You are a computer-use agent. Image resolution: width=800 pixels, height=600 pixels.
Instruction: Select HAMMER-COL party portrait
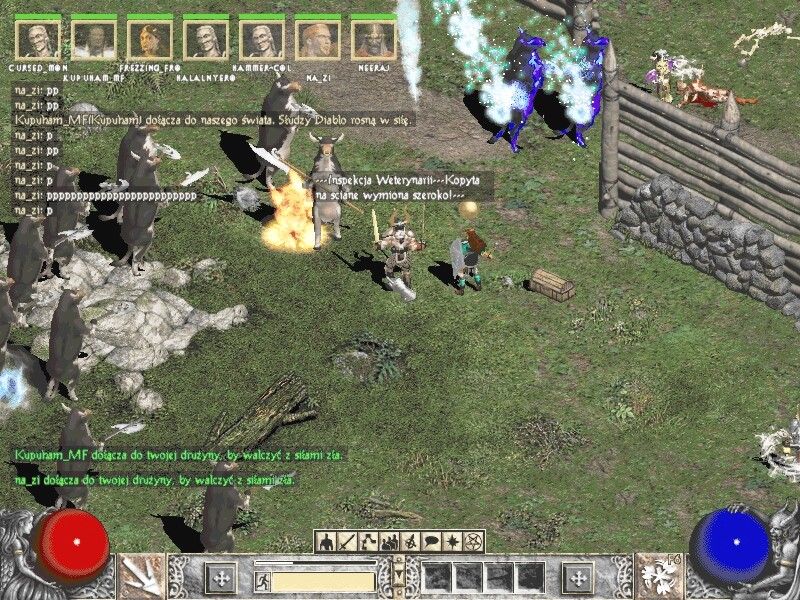pos(261,40)
